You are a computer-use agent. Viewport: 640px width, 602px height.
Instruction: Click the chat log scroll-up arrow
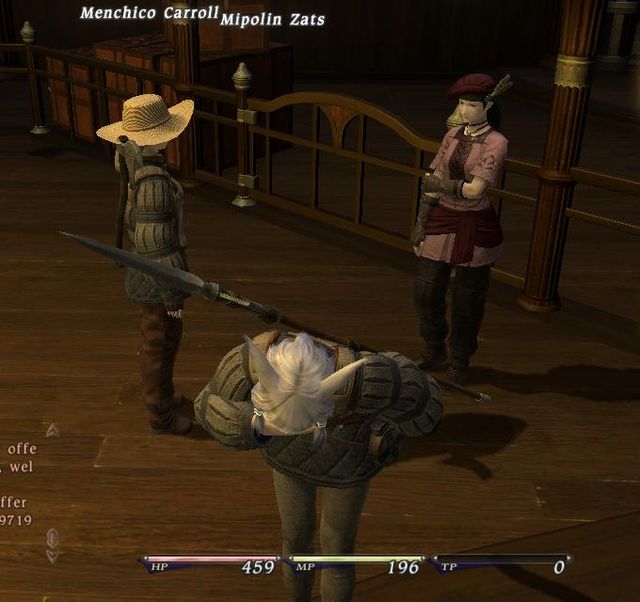[52, 430]
